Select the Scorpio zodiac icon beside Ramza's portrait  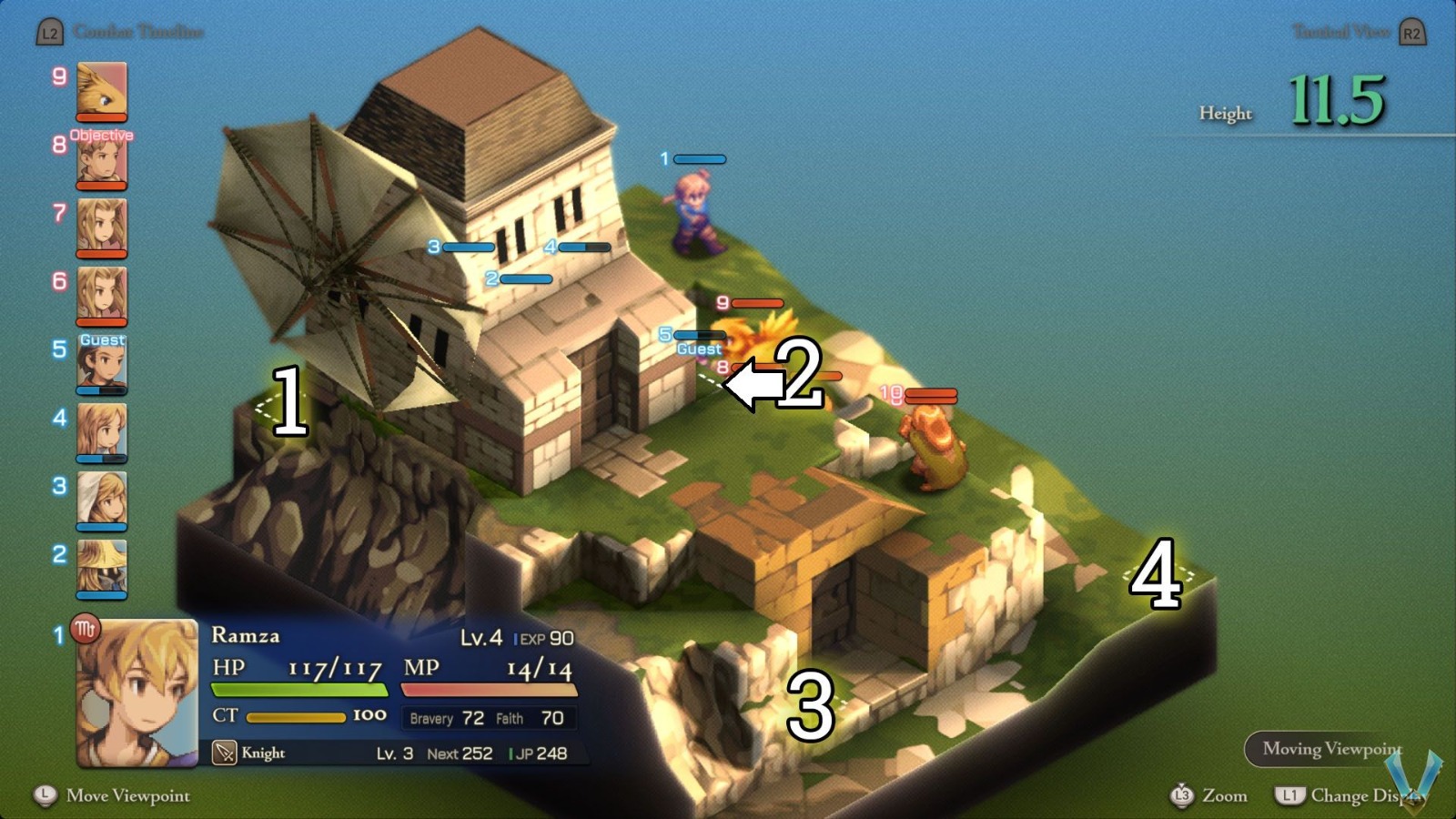[x=86, y=629]
